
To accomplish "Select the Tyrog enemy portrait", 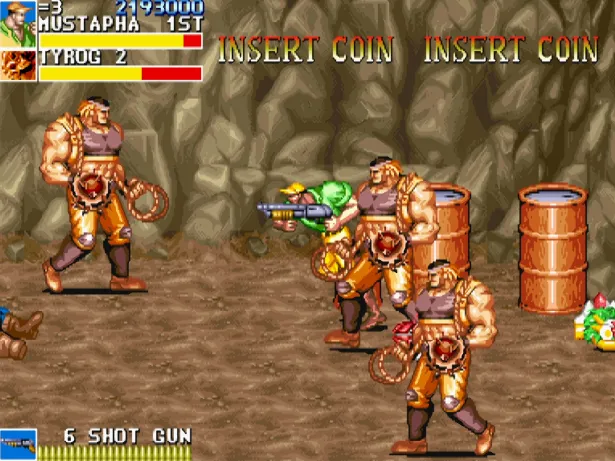I will point(18,65).
